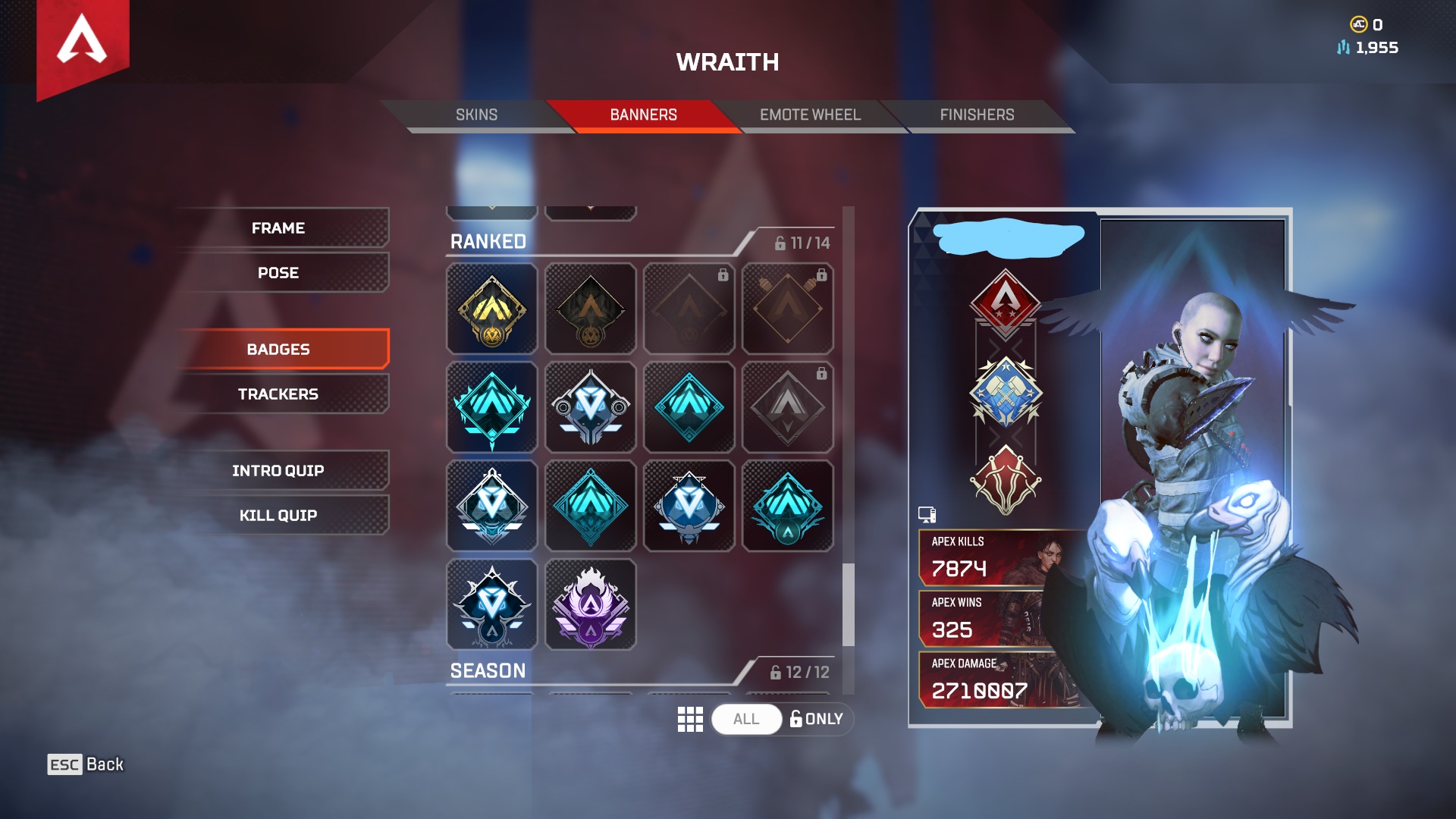This screenshot has height=819, width=1456.
Task: Select the round teal Apex emblem badge
Action: (788, 506)
